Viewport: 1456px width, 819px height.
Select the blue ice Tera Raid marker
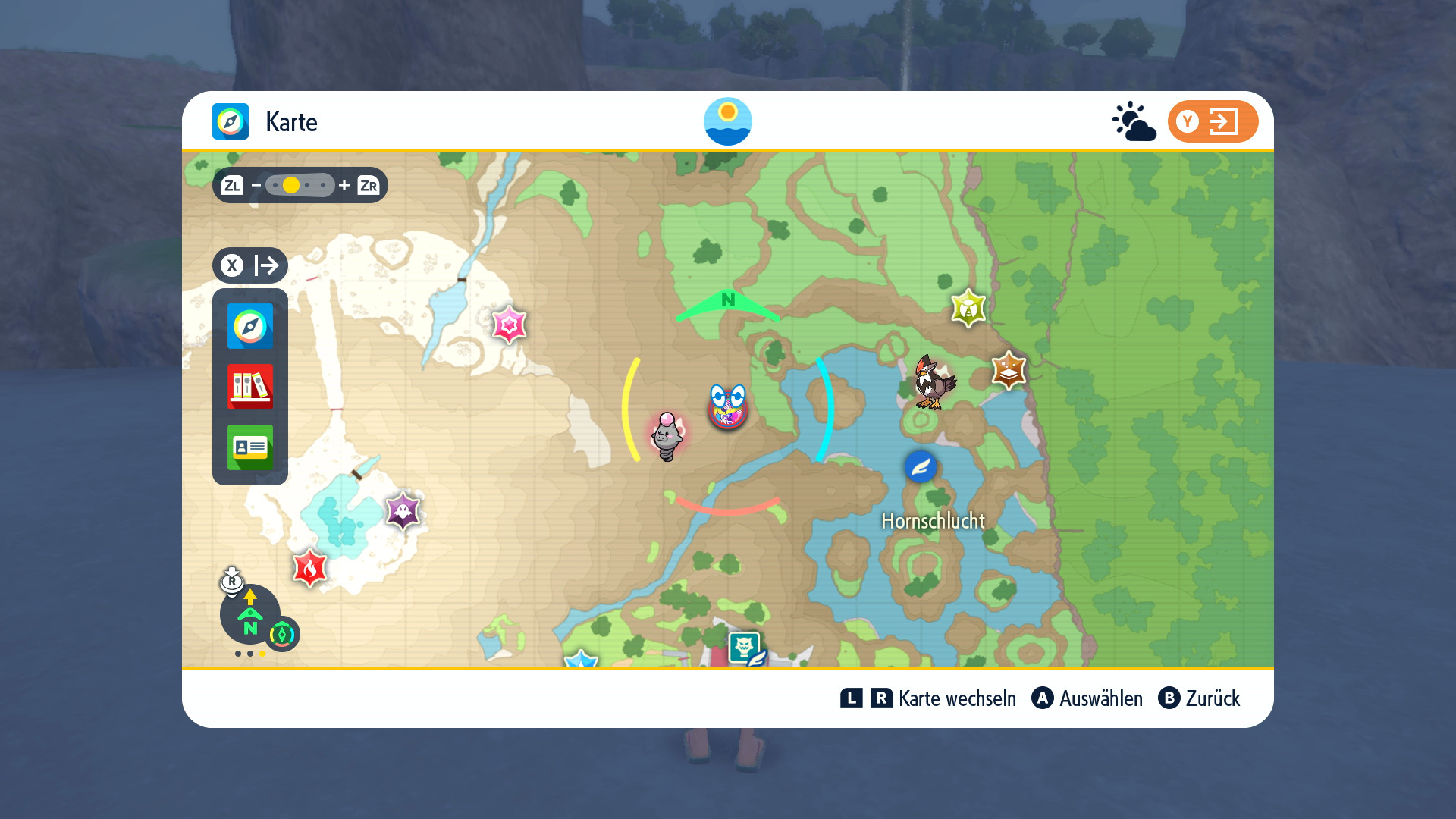(582, 660)
